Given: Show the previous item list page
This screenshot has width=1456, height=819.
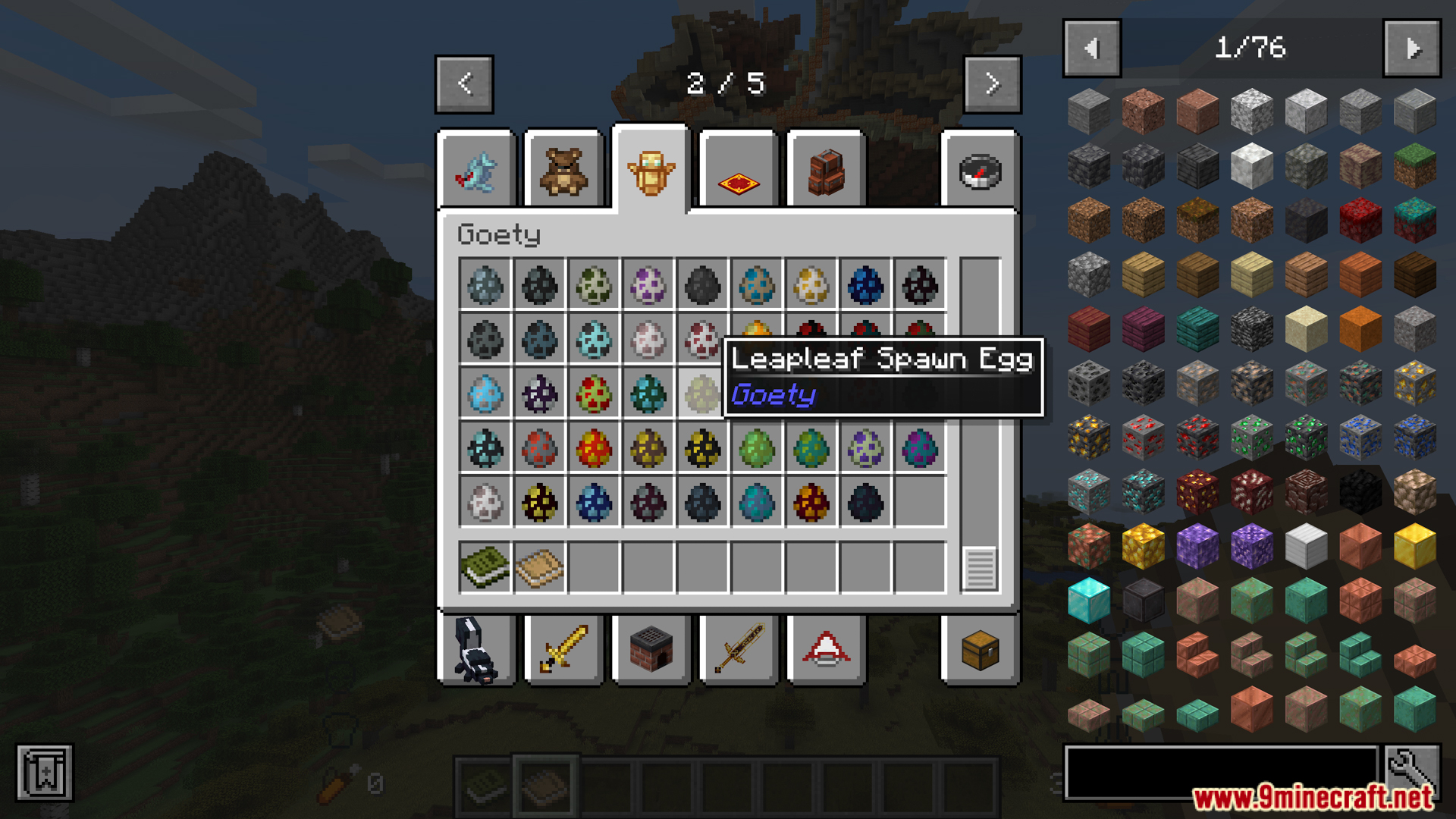Looking at the screenshot, I should tap(1091, 49).
